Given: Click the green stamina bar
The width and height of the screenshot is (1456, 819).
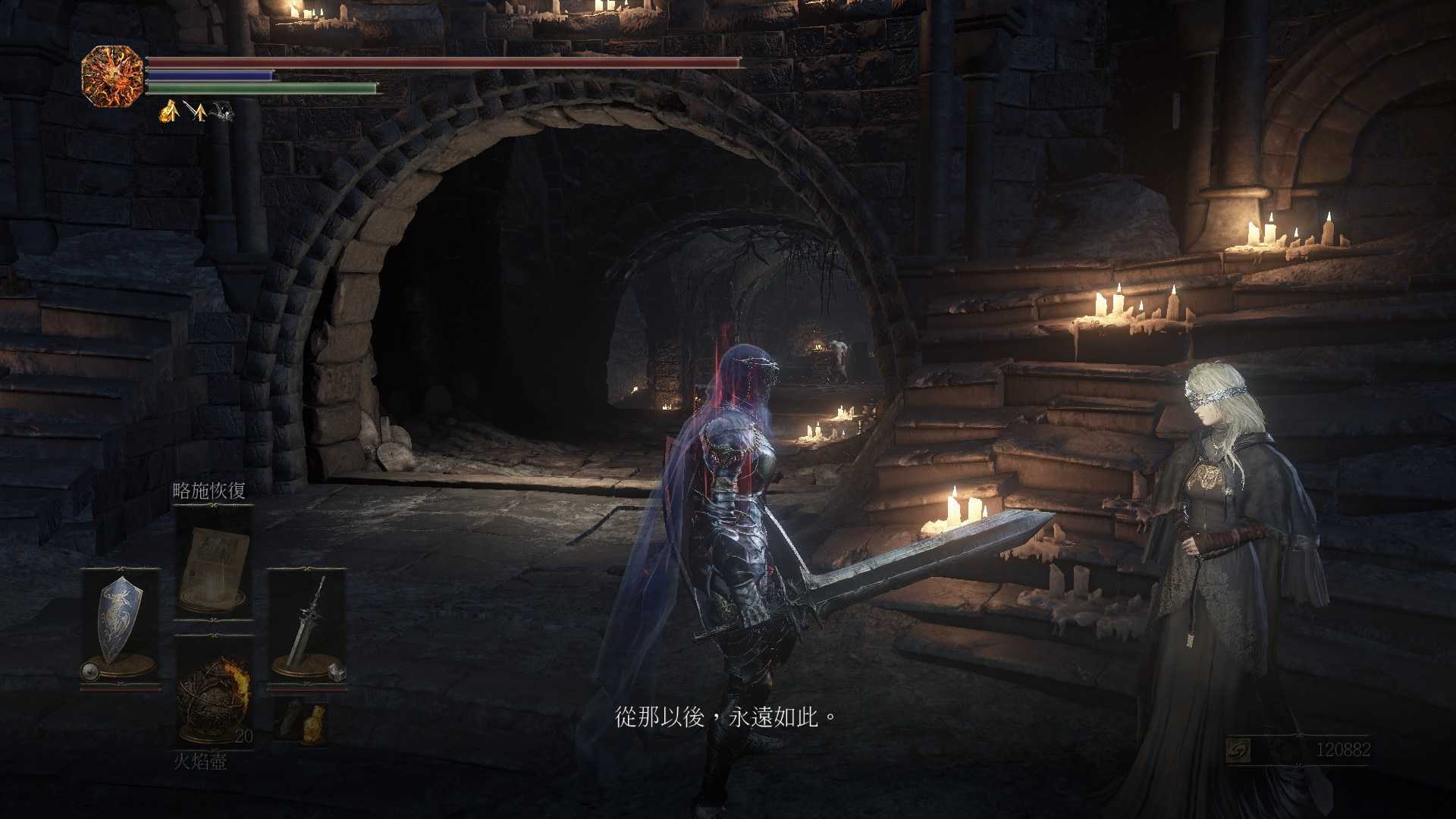Looking at the screenshot, I should [x=250, y=87].
